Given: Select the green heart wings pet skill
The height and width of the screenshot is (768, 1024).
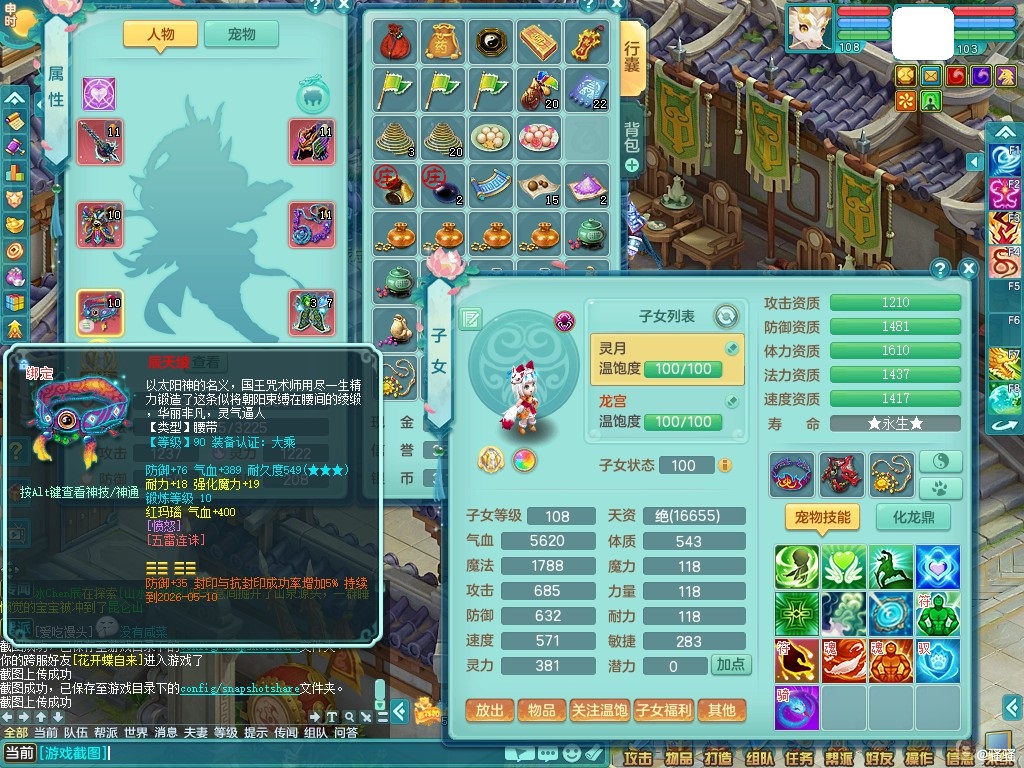Looking at the screenshot, I should pos(845,567).
